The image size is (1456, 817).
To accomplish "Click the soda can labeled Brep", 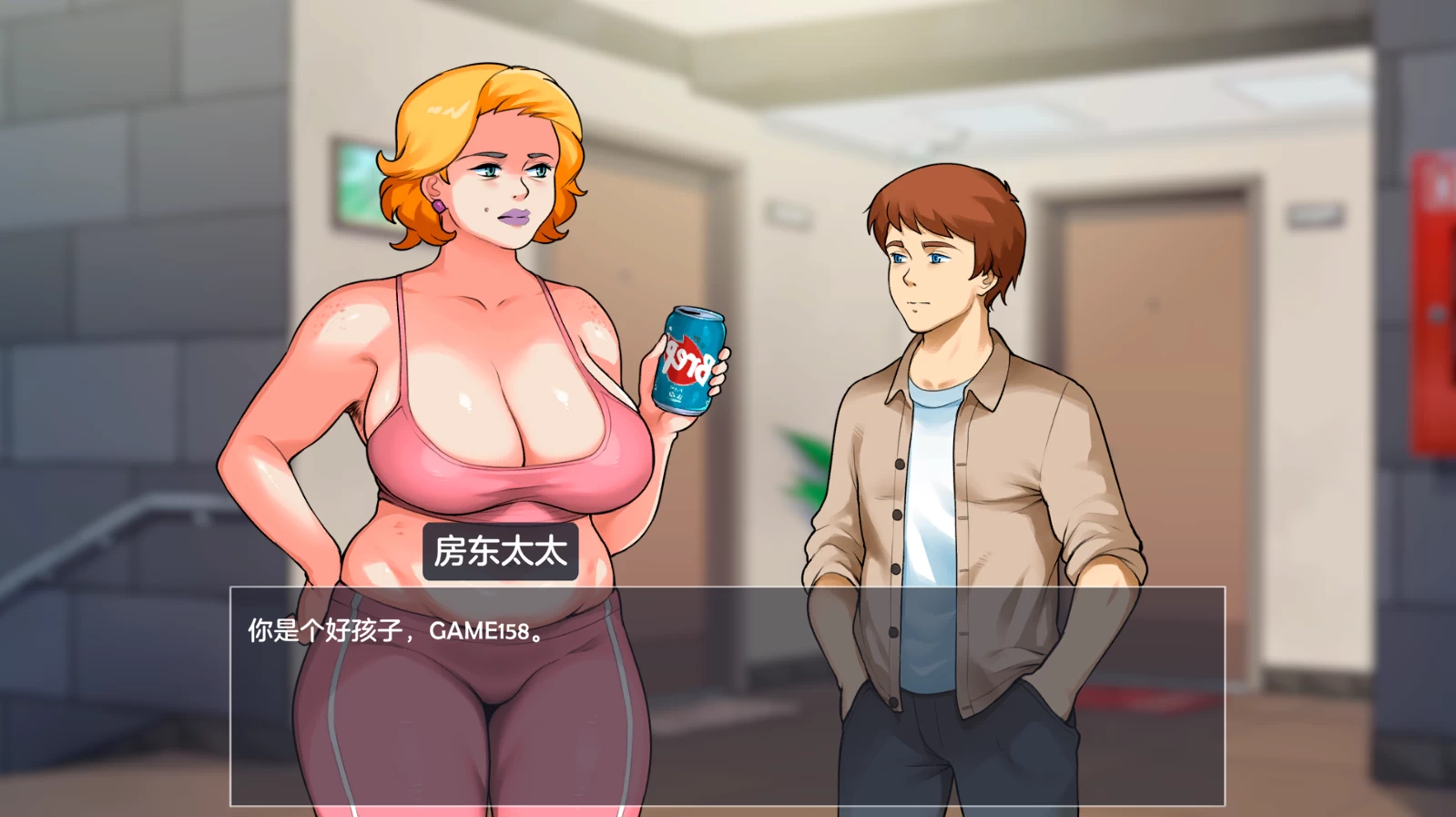I will click(x=687, y=360).
